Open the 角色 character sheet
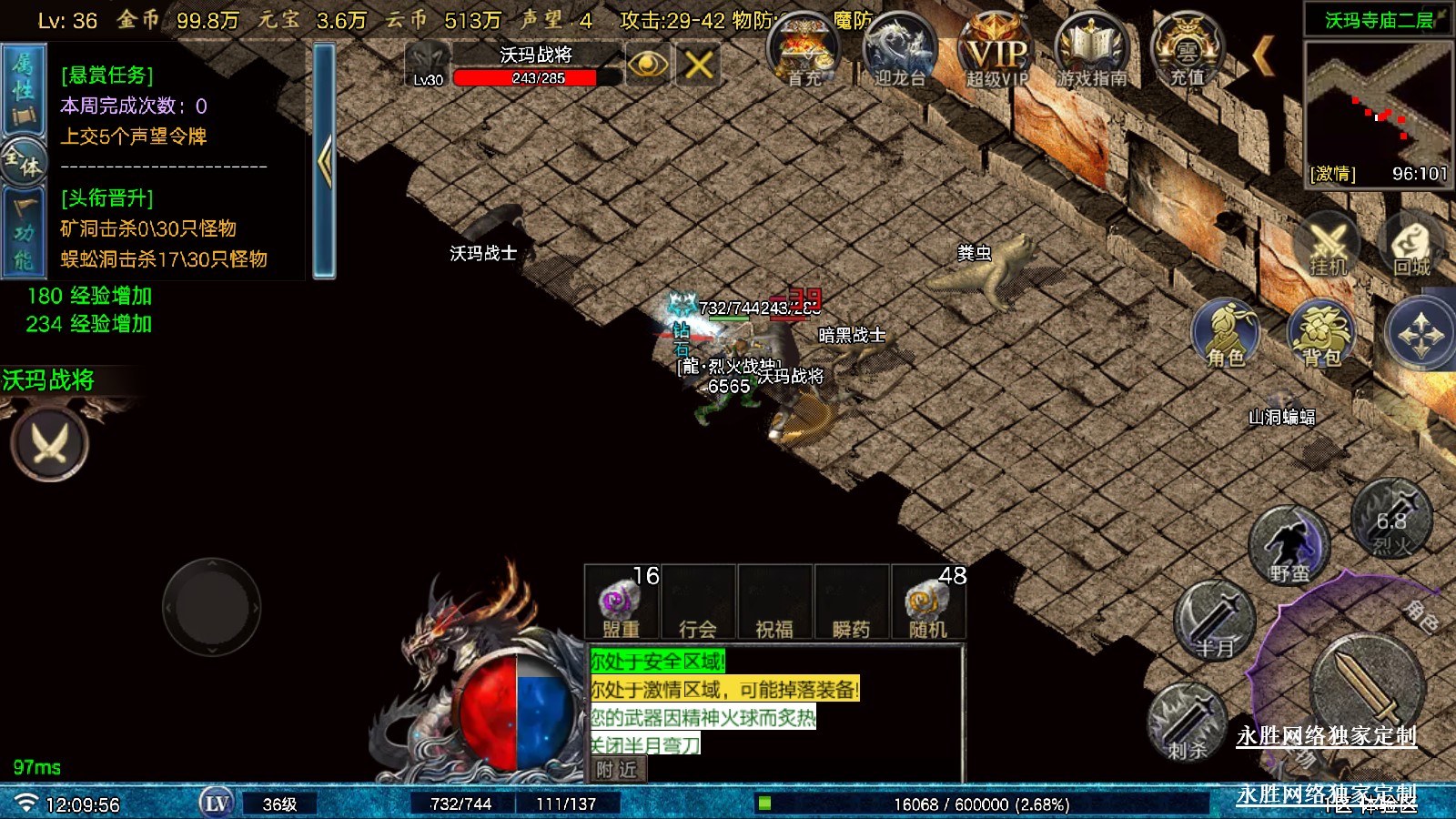 click(x=1226, y=334)
